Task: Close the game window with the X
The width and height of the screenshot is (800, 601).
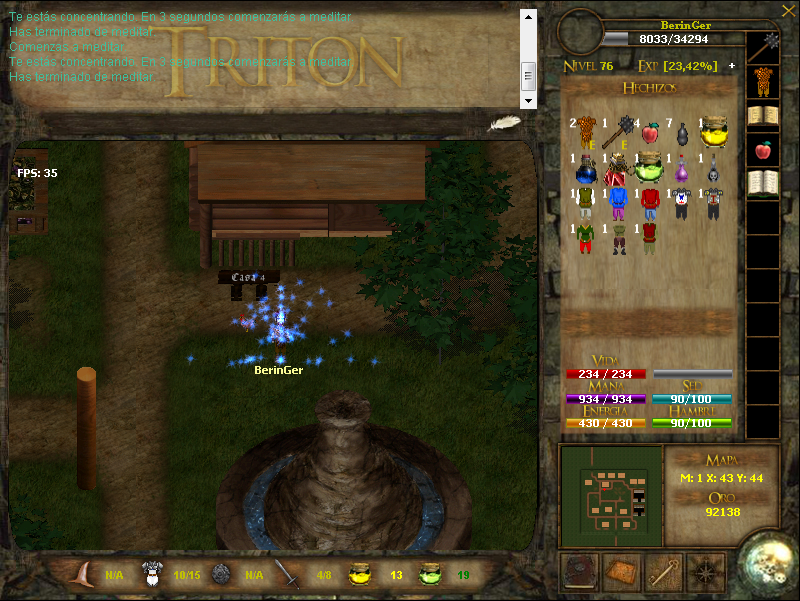Action: coord(785,10)
